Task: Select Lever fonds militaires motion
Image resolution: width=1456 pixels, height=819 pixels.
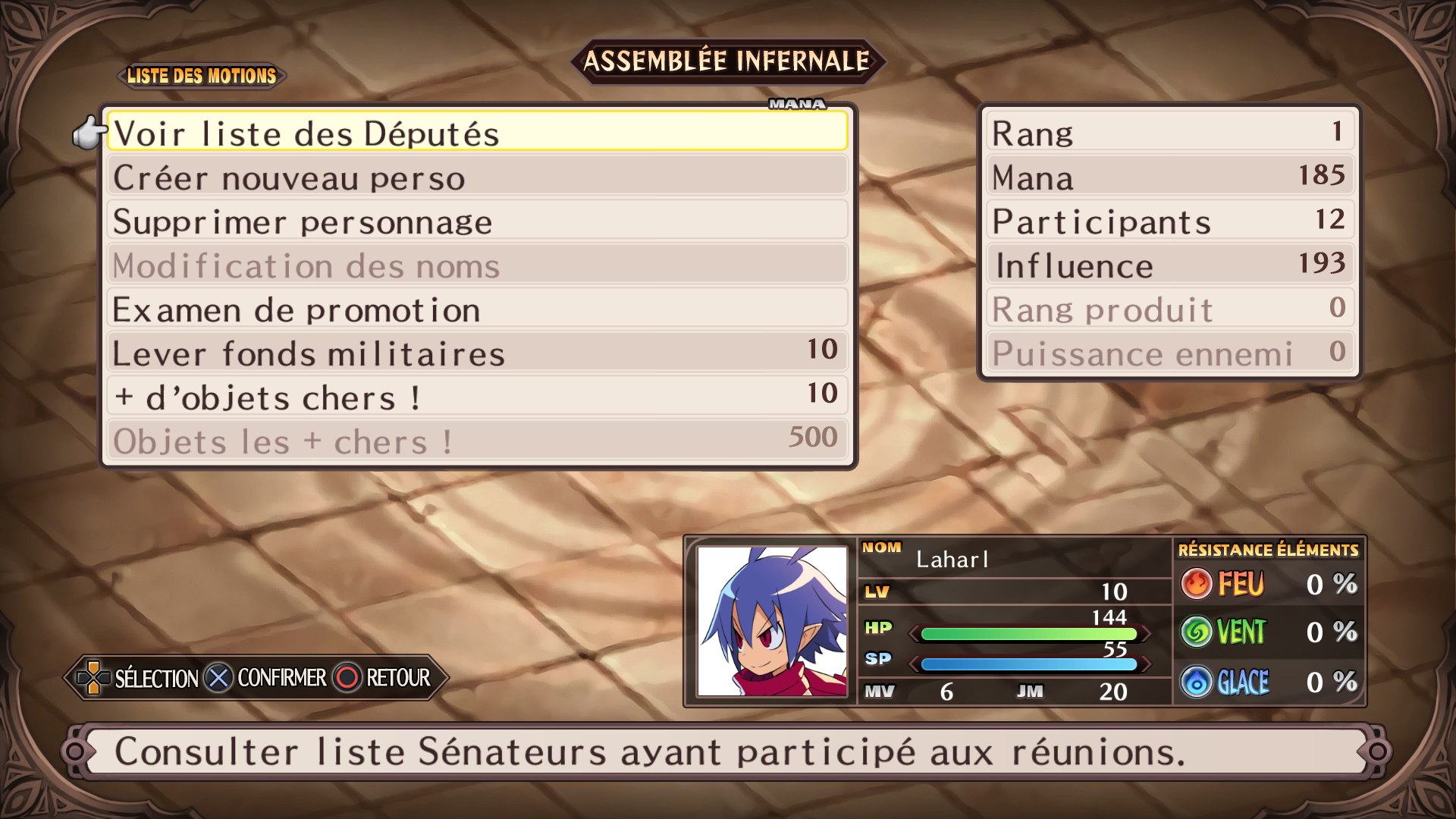Action: pos(476,353)
